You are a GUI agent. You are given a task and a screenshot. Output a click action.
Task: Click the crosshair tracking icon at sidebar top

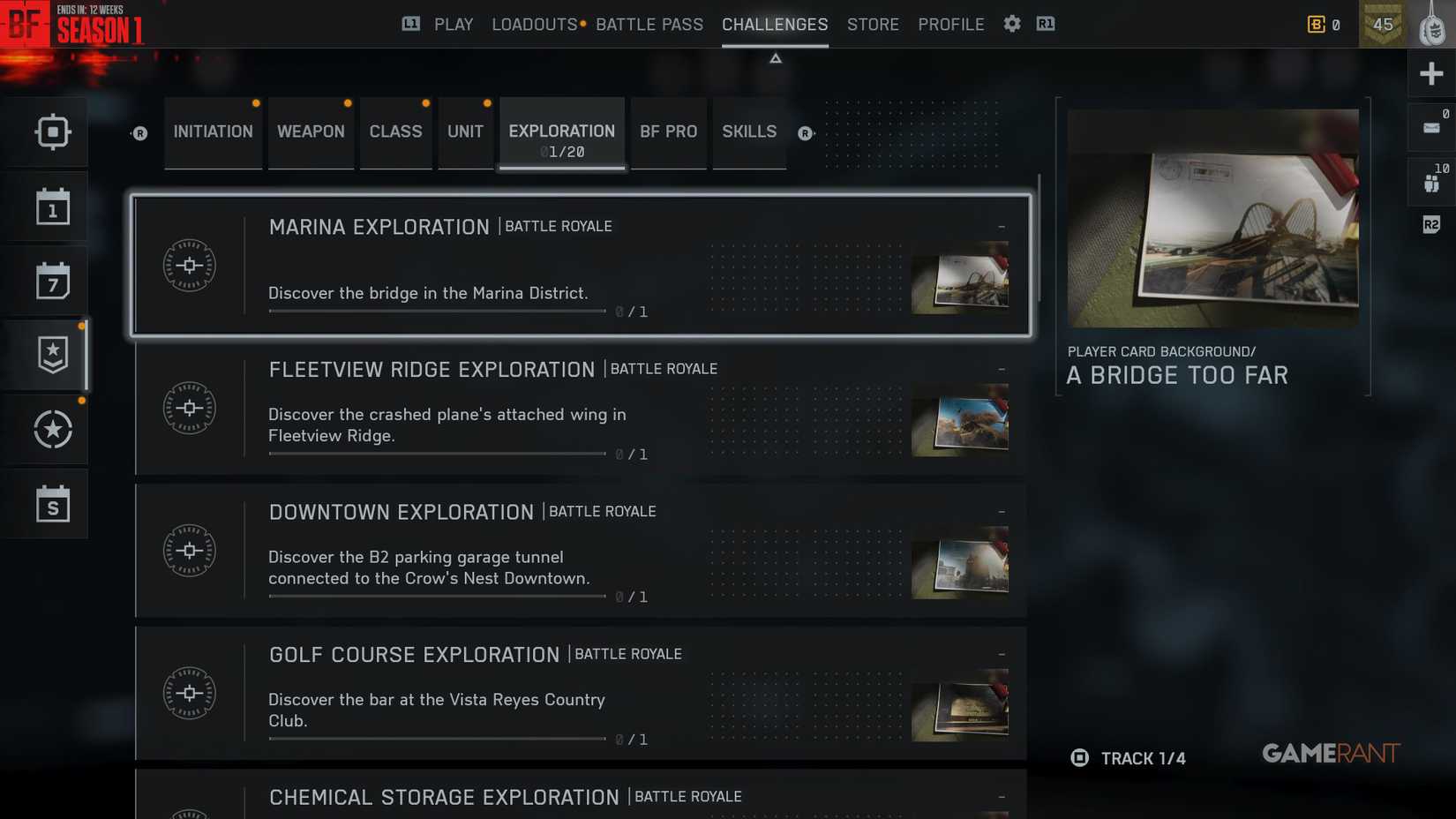click(x=53, y=131)
